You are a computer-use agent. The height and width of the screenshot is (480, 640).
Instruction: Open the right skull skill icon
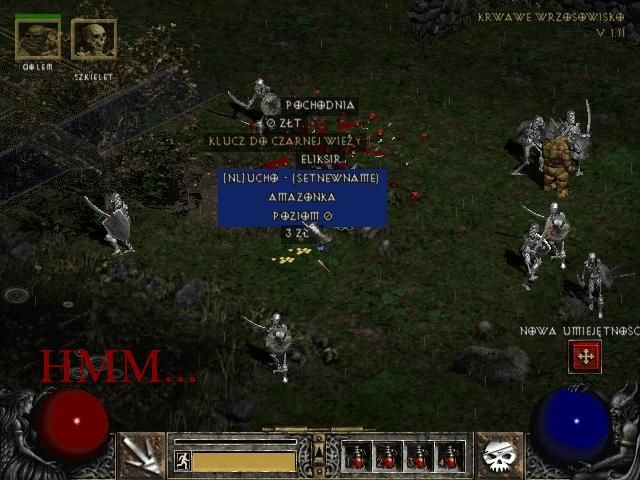[499, 456]
